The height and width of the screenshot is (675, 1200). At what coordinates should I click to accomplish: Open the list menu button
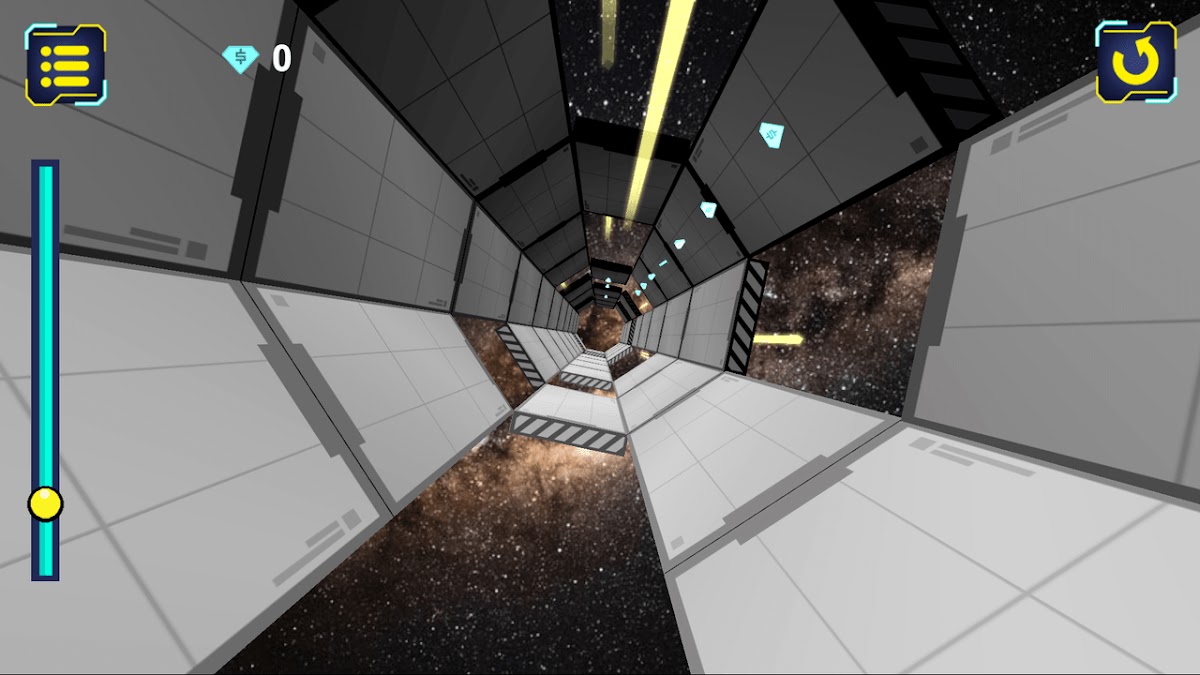(x=66, y=64)
